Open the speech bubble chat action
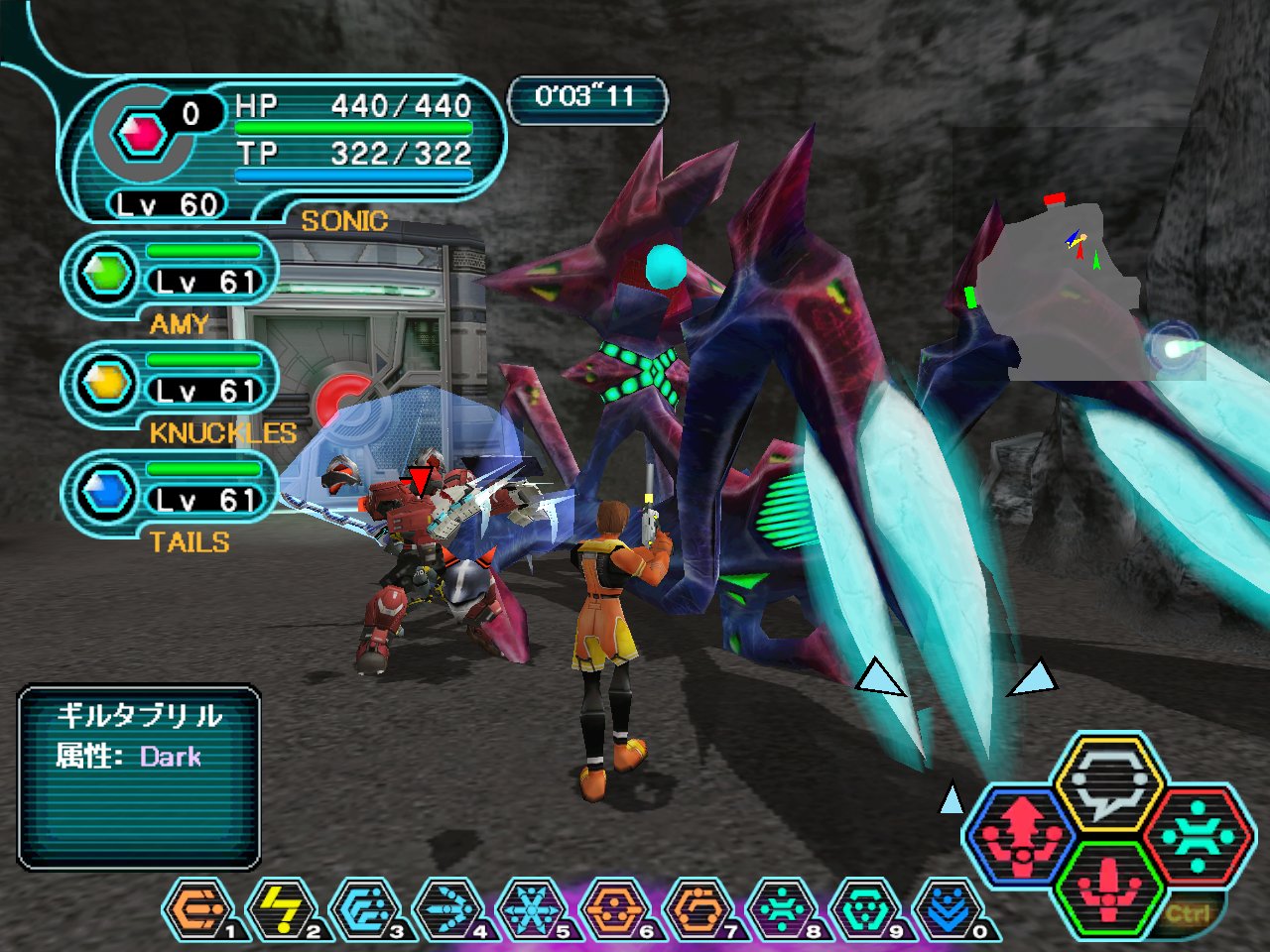 (x=1108, y=784)
